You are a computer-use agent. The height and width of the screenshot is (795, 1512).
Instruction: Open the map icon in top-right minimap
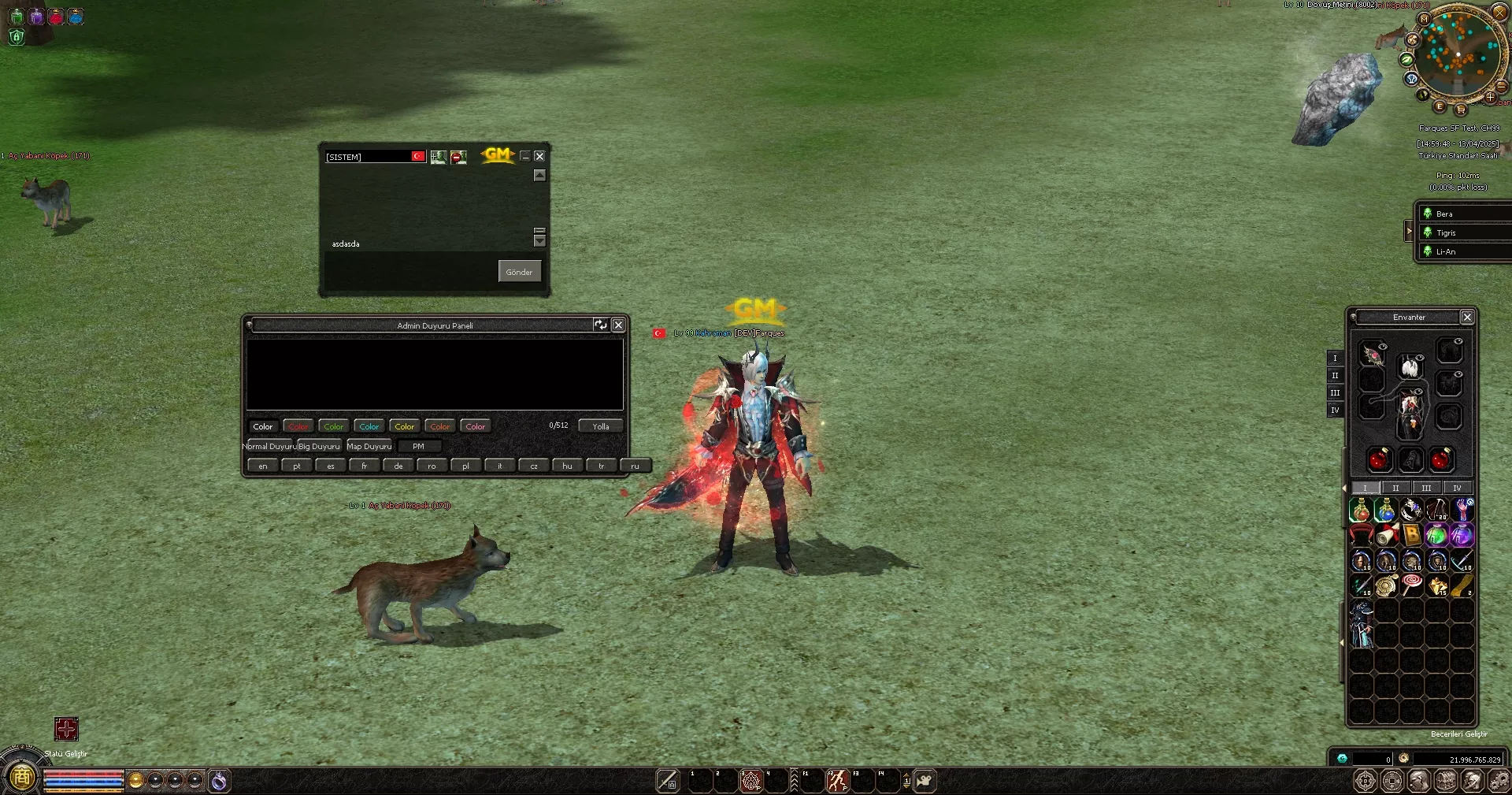coord(1423,19)
